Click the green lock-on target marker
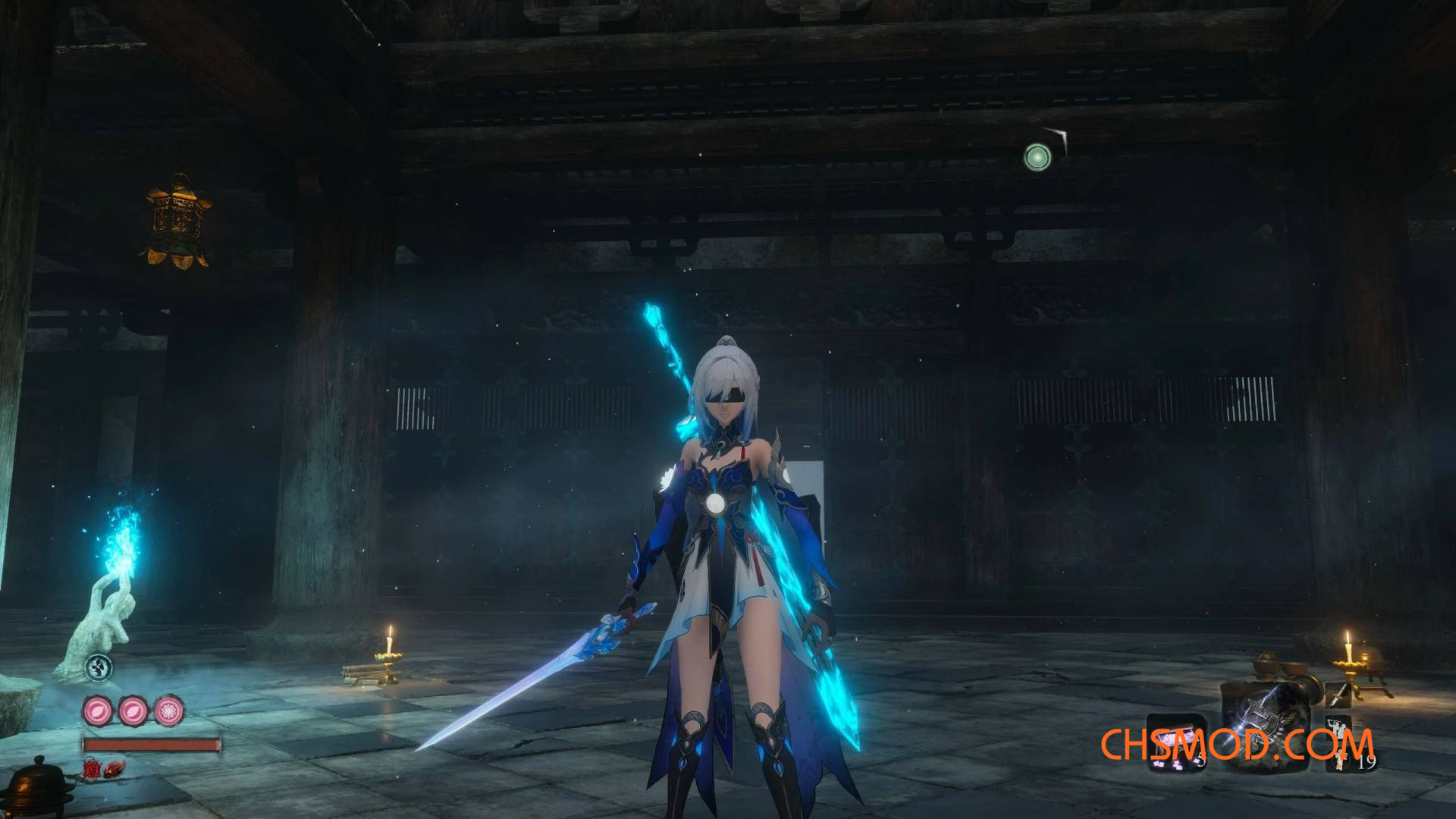Screen dimensions: 1456x819 [x=1037, y=158]
